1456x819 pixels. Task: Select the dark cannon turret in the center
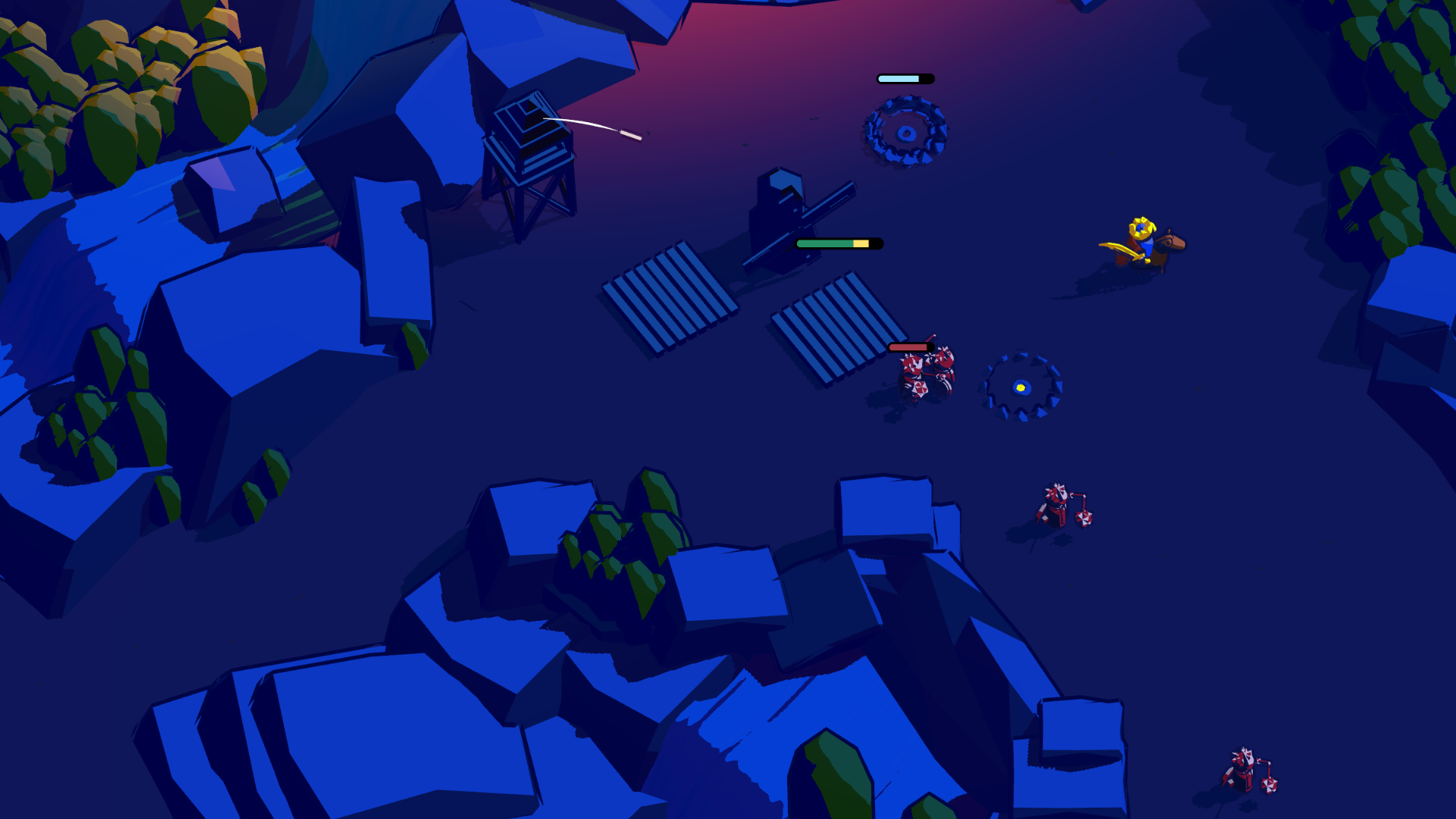pos(781,212)
